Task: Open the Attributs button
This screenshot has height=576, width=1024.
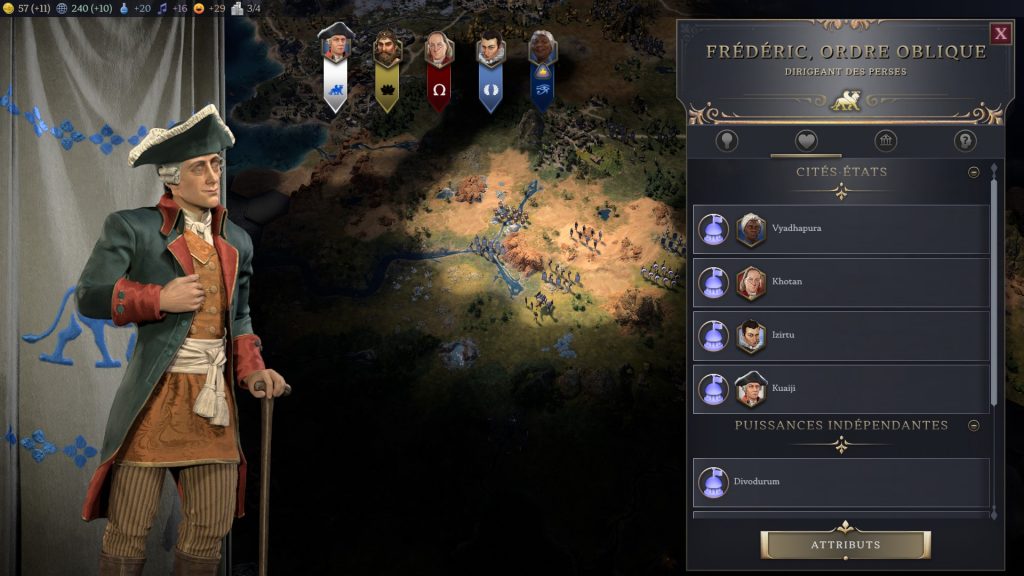Action: [x=845, y=545]
